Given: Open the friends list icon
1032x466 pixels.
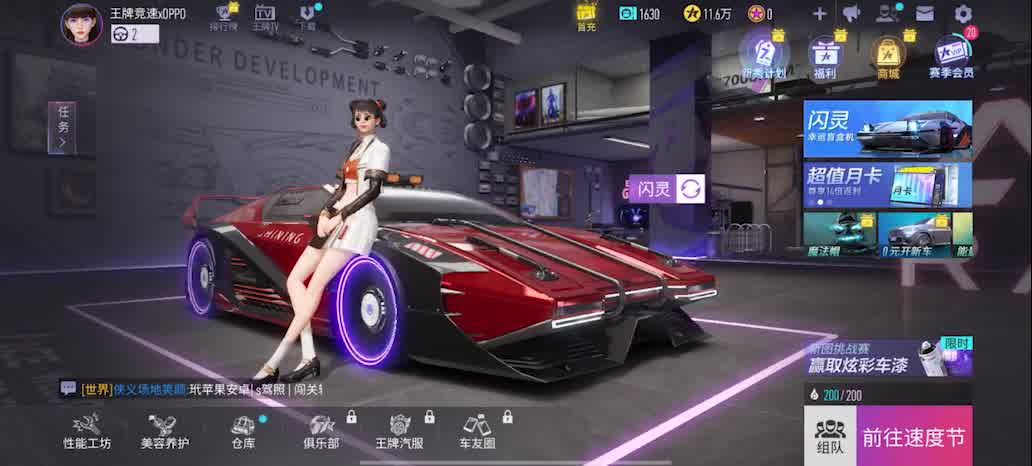Looking at the screenshot, I should pyautogui.click(x=887, y=14).
